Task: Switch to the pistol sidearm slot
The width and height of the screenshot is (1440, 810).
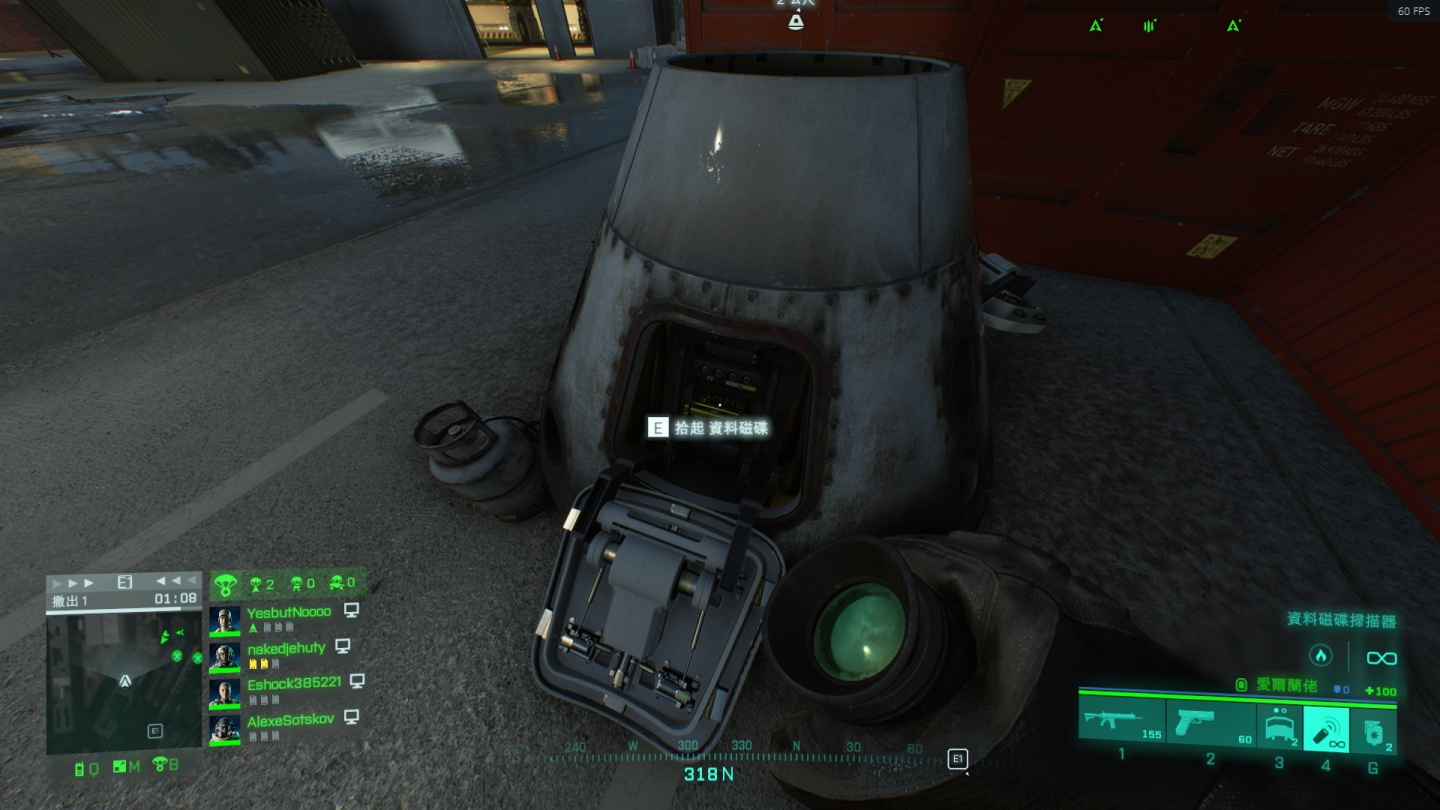Action: click(x=1212, y=723)
